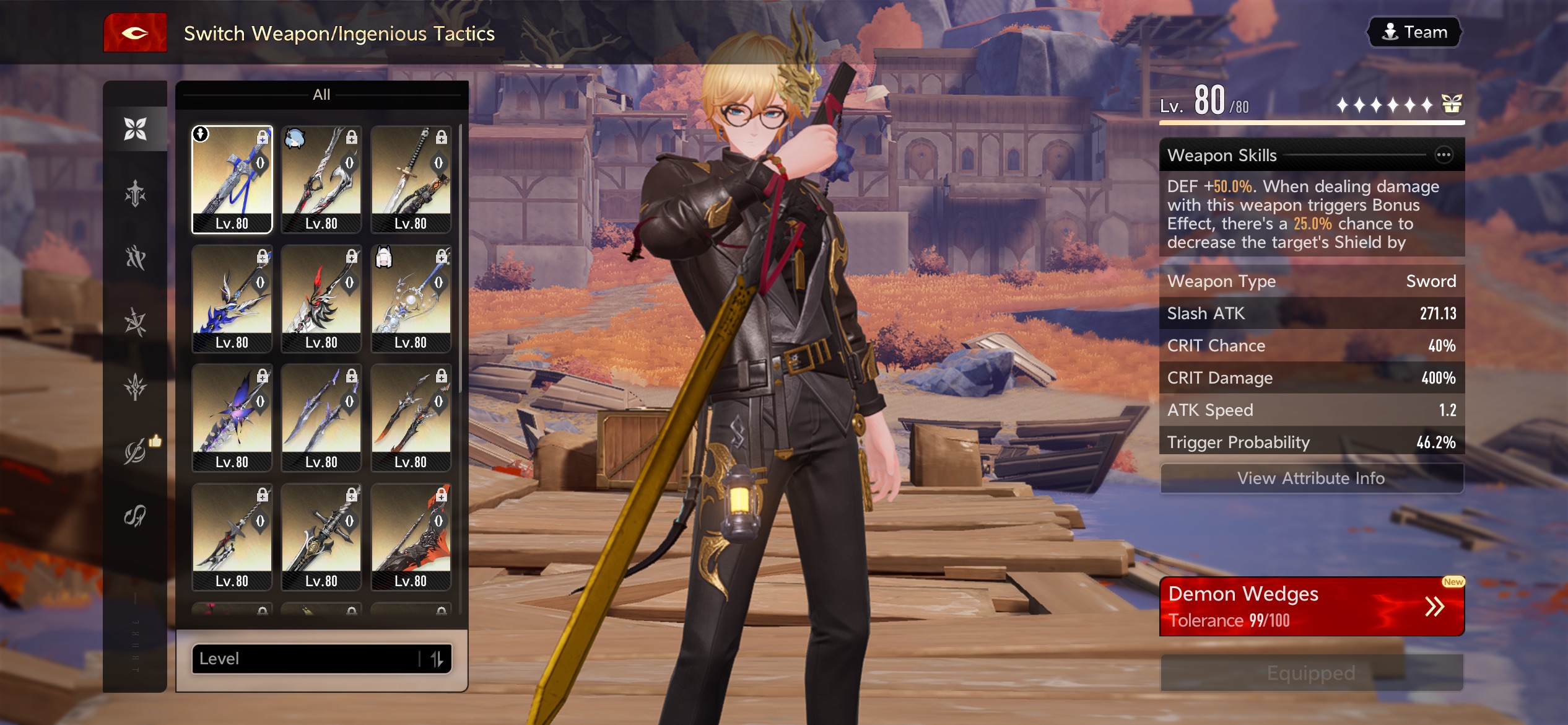Viewport: 1568px width, 725px height.
Task: Choose the weapon with the blue-haired character badge
Action: [321, 179]
